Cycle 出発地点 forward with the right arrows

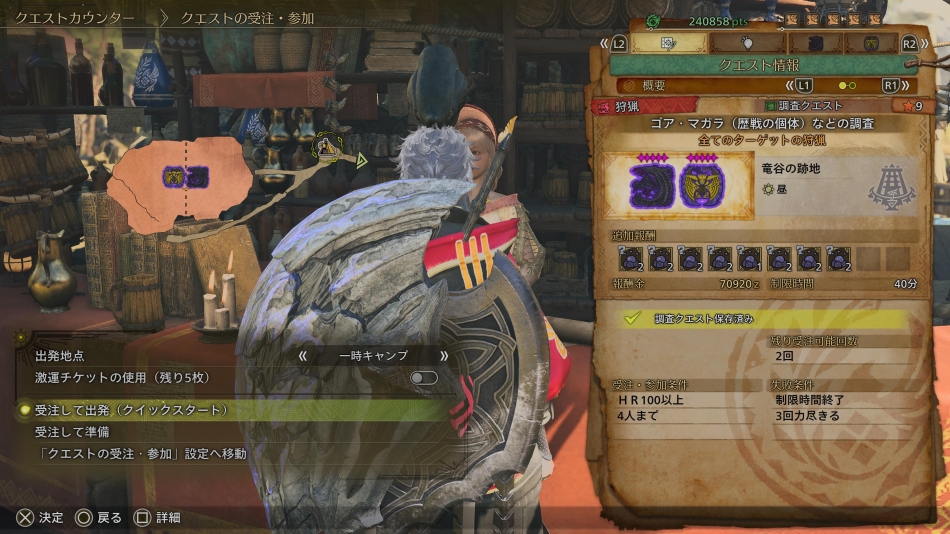[443, 356]
